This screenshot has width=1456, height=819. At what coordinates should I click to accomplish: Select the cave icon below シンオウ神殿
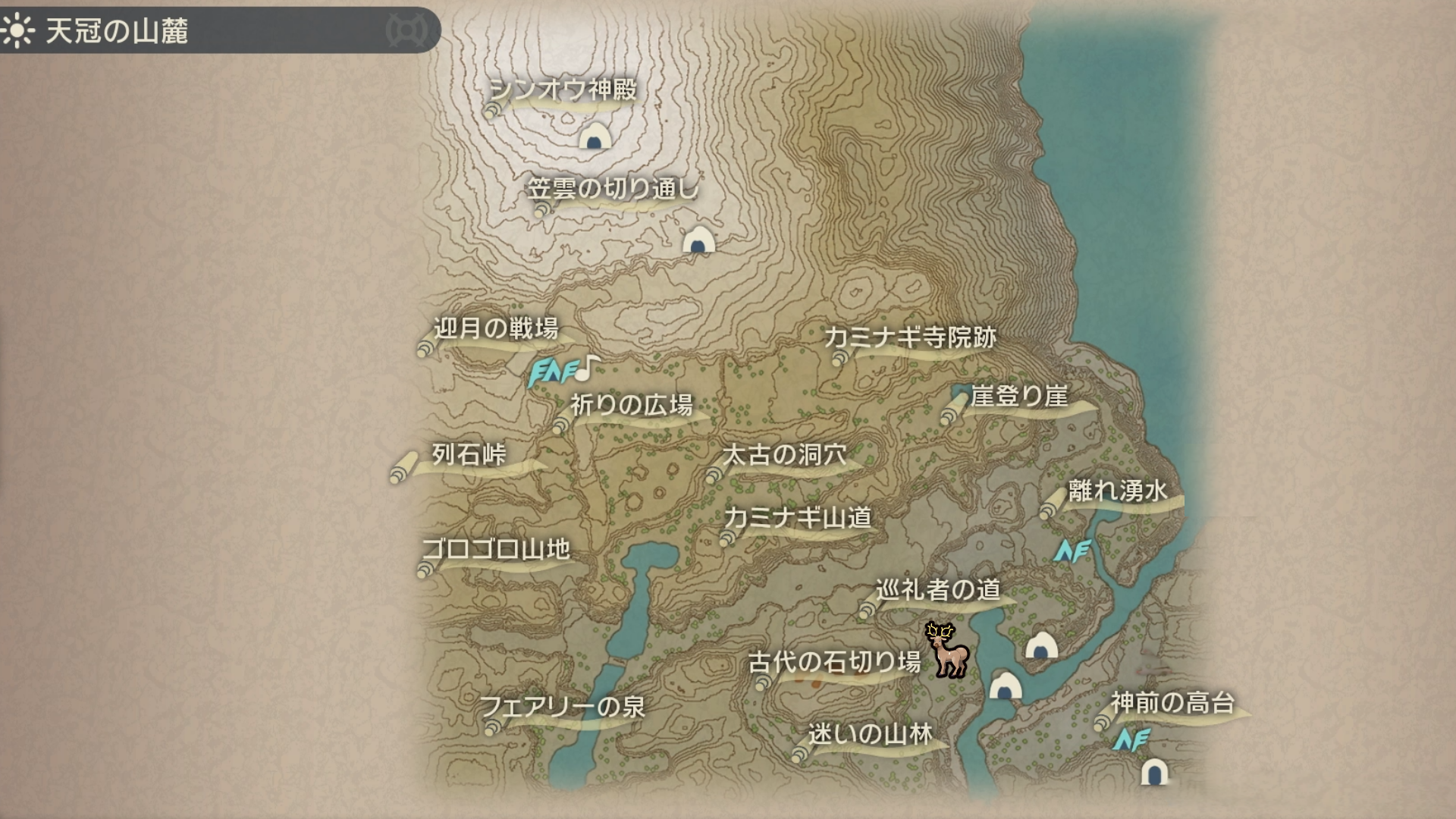595,137
